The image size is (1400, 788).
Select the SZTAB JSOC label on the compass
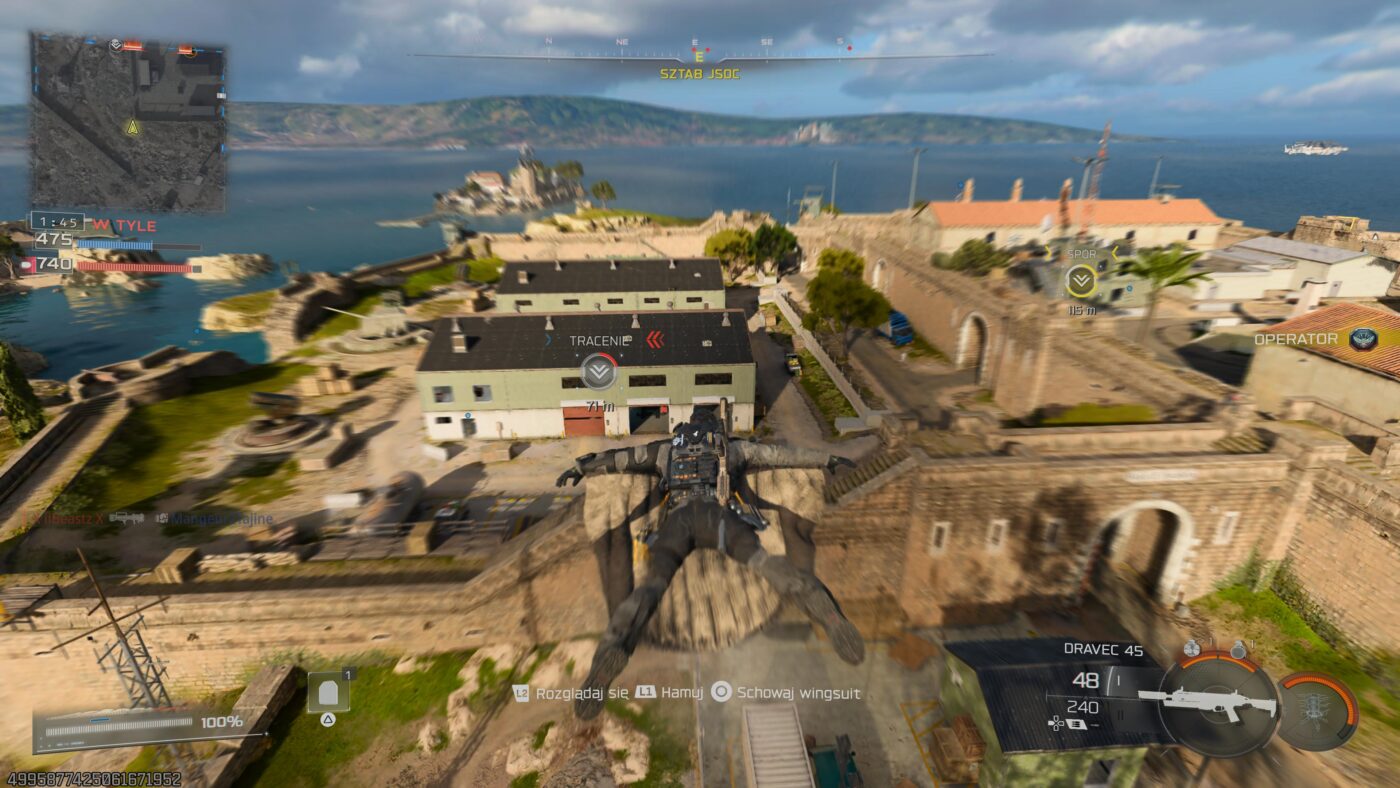698,73
